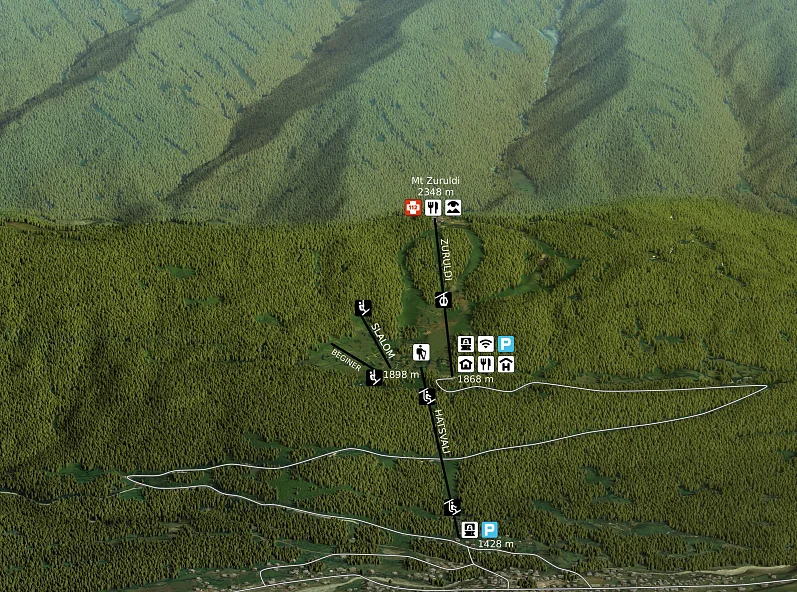This screenshot has width=797, height=592.
Task: Select the parking marker at 1428 m
Action: pos(489,530)
